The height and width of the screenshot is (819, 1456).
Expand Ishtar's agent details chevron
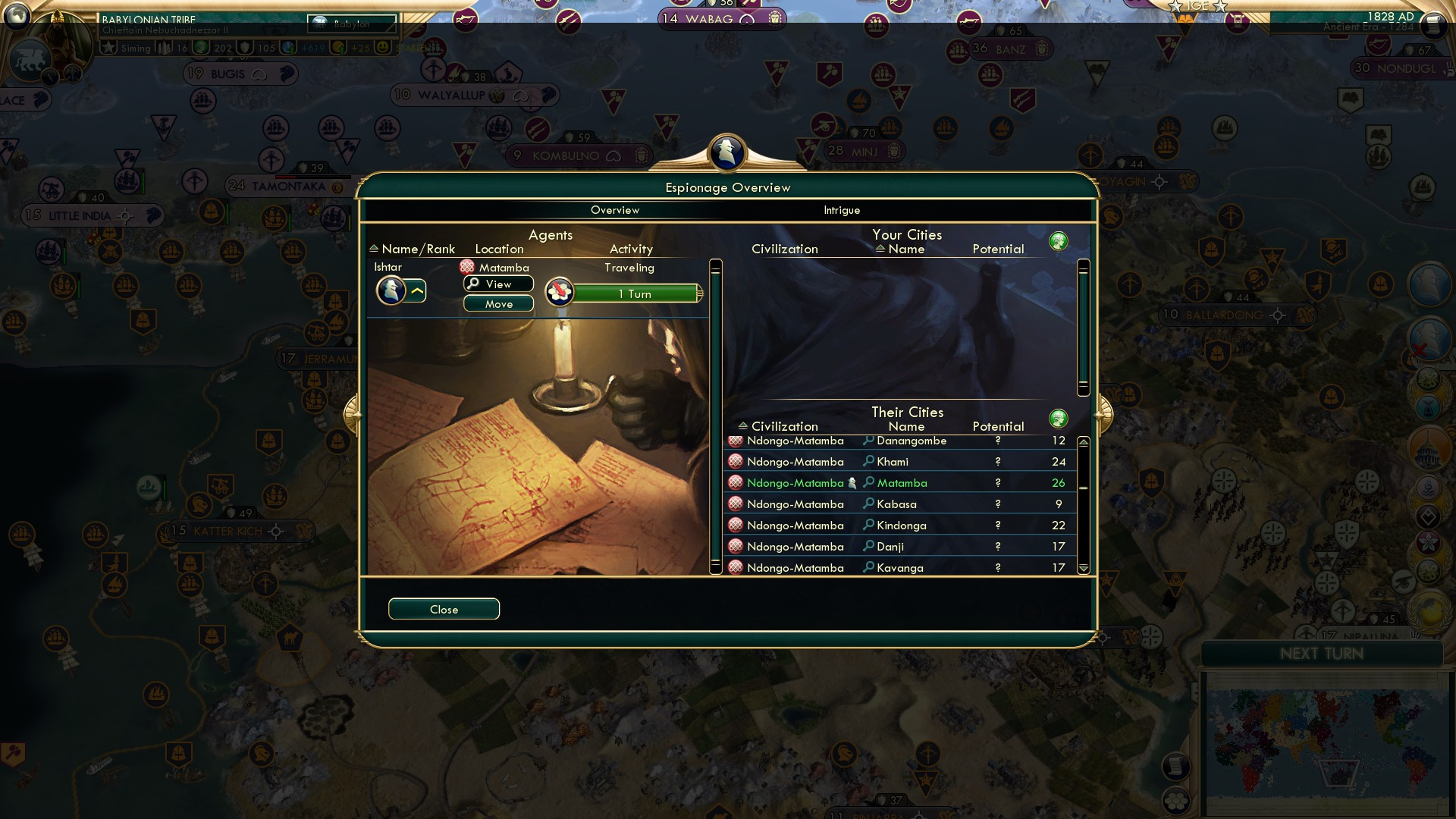tap(416, 290)
